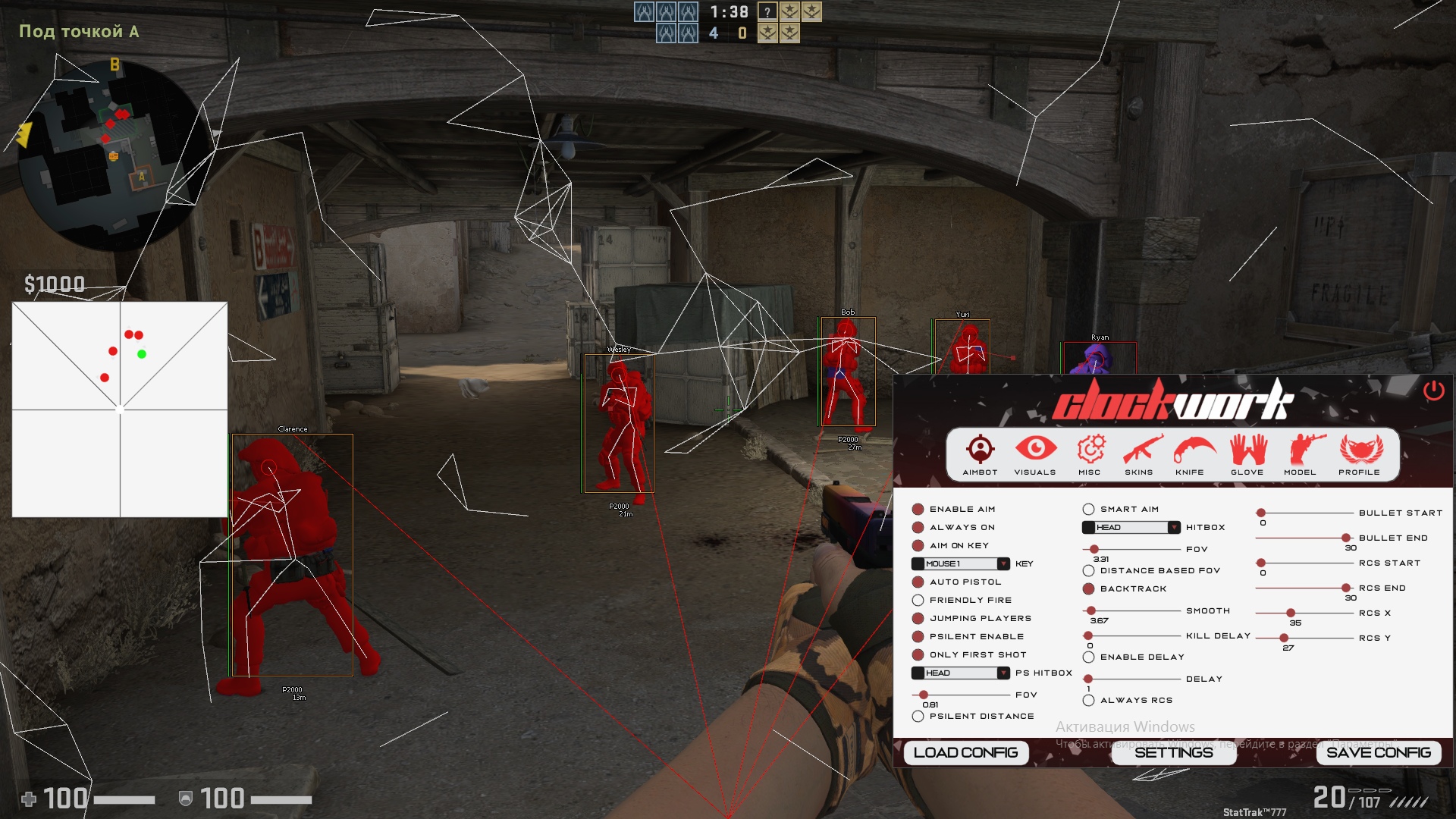The height and width of the screenshot is (819, 1456).
Task: Click the RCS X slider handle
Action: 1291,613
